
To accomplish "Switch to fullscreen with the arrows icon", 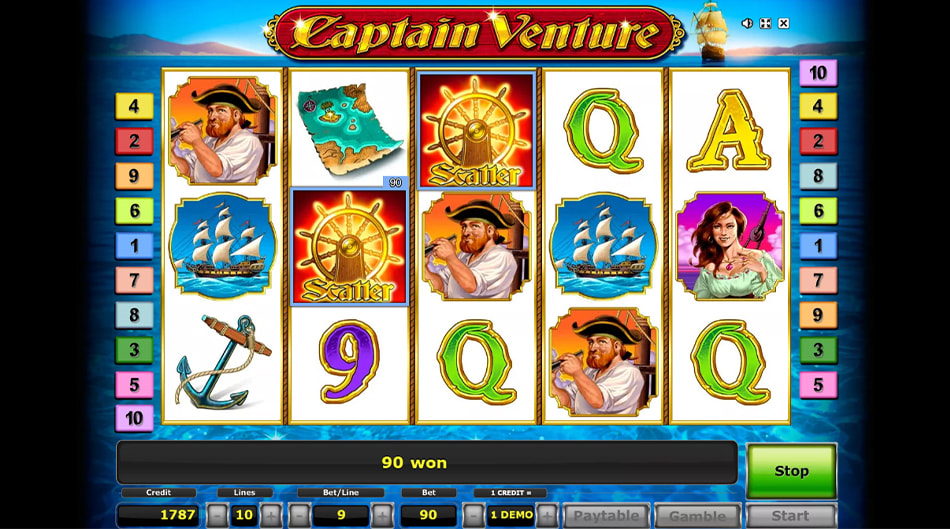I will point(765,23).
